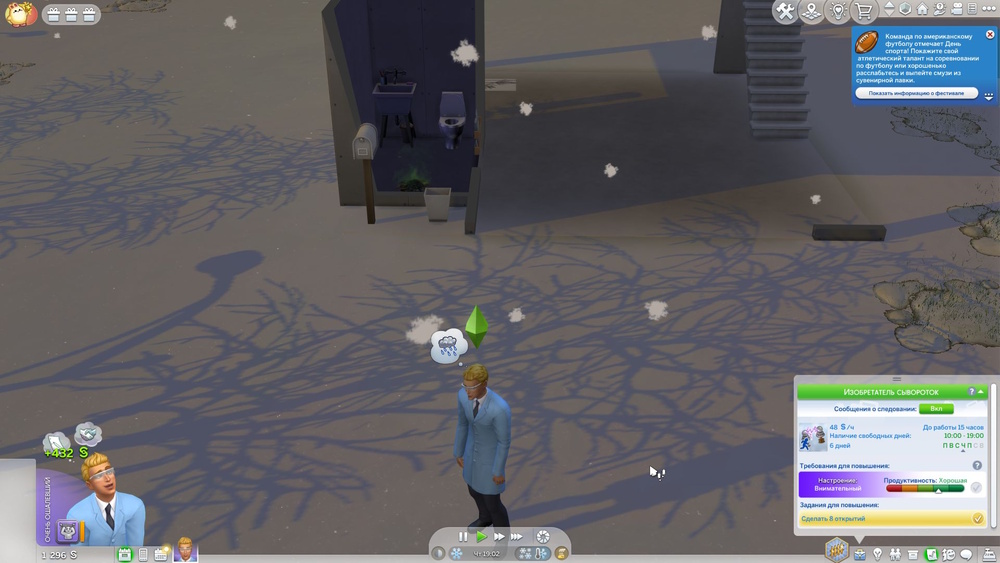Collapse the 'Изобретатель сывороток' career panel header
This screenshot has width=1000, height=563.
tap(982, 392)
